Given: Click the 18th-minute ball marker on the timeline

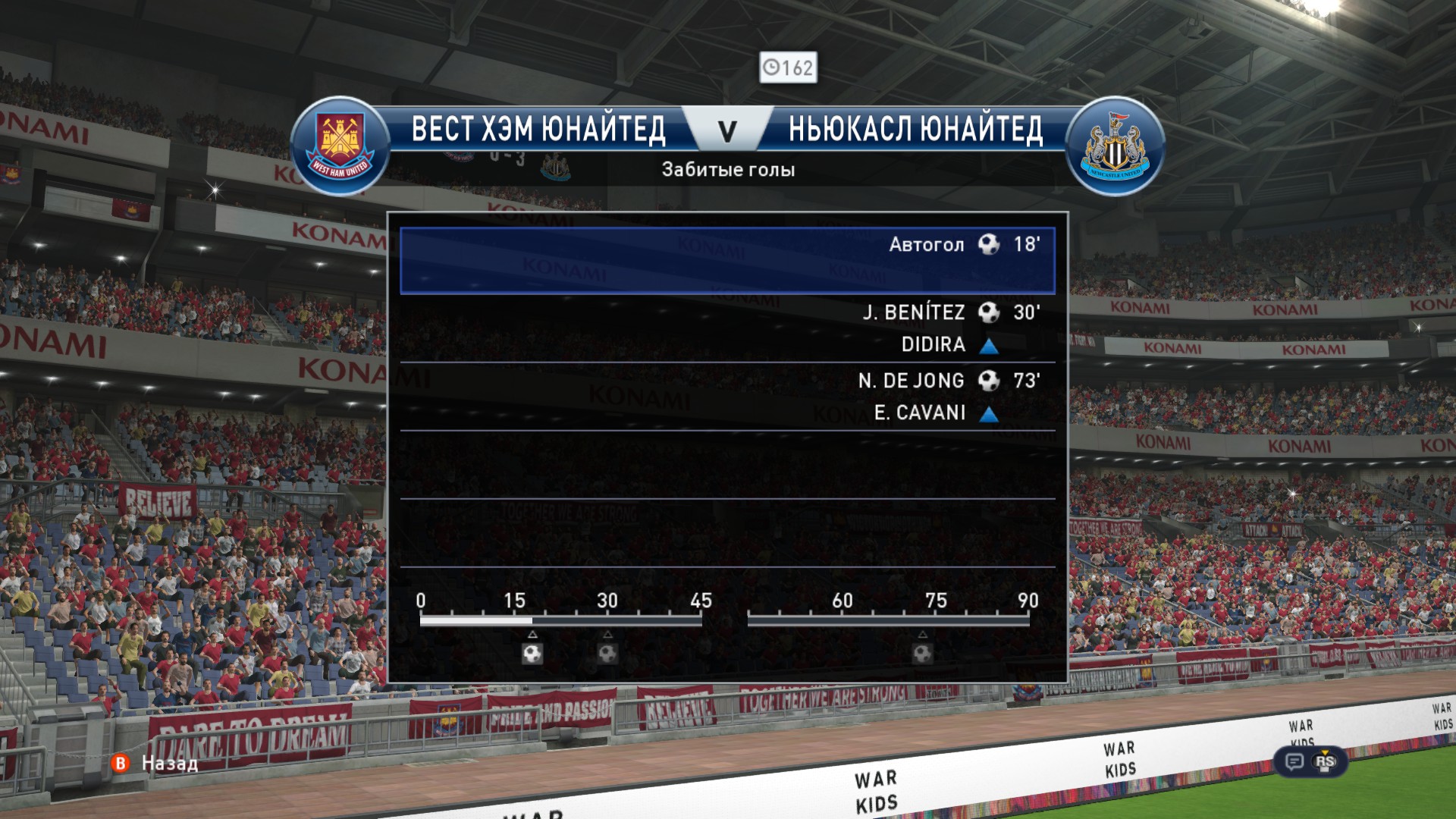Looking at the screenshot, I should tap(532, 653).
